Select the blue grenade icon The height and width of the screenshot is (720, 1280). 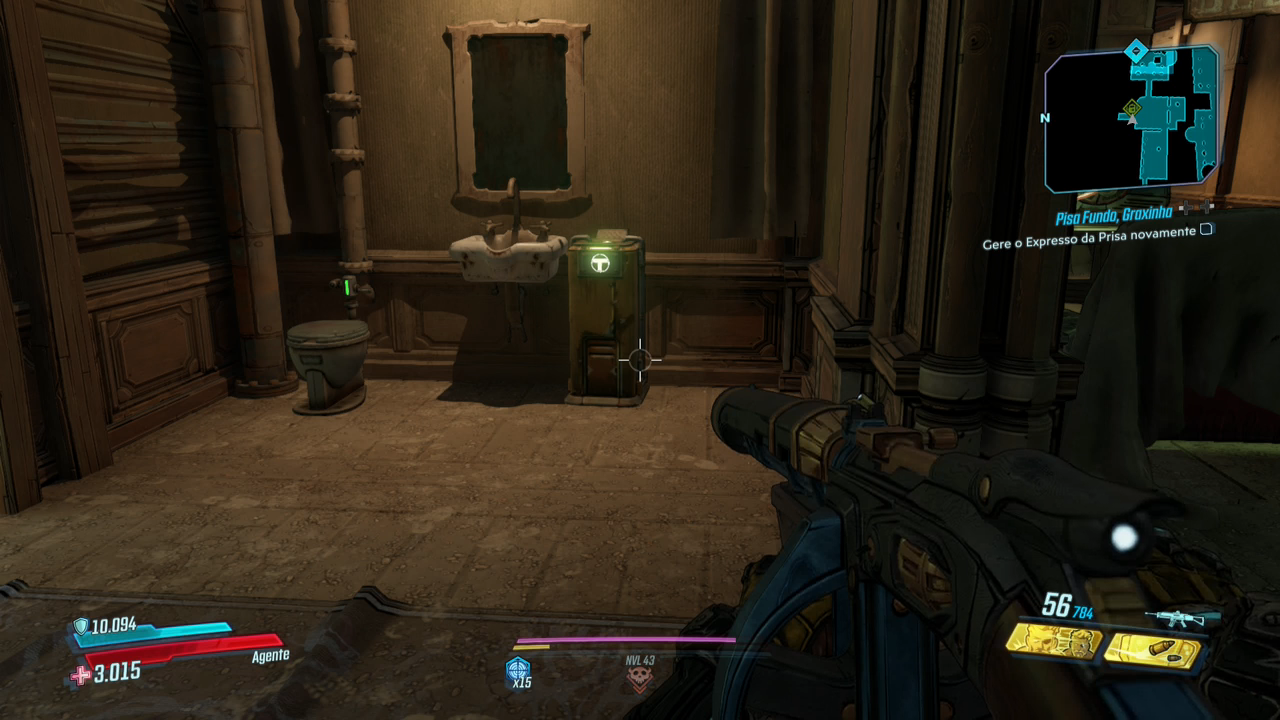tap(517, 668)
